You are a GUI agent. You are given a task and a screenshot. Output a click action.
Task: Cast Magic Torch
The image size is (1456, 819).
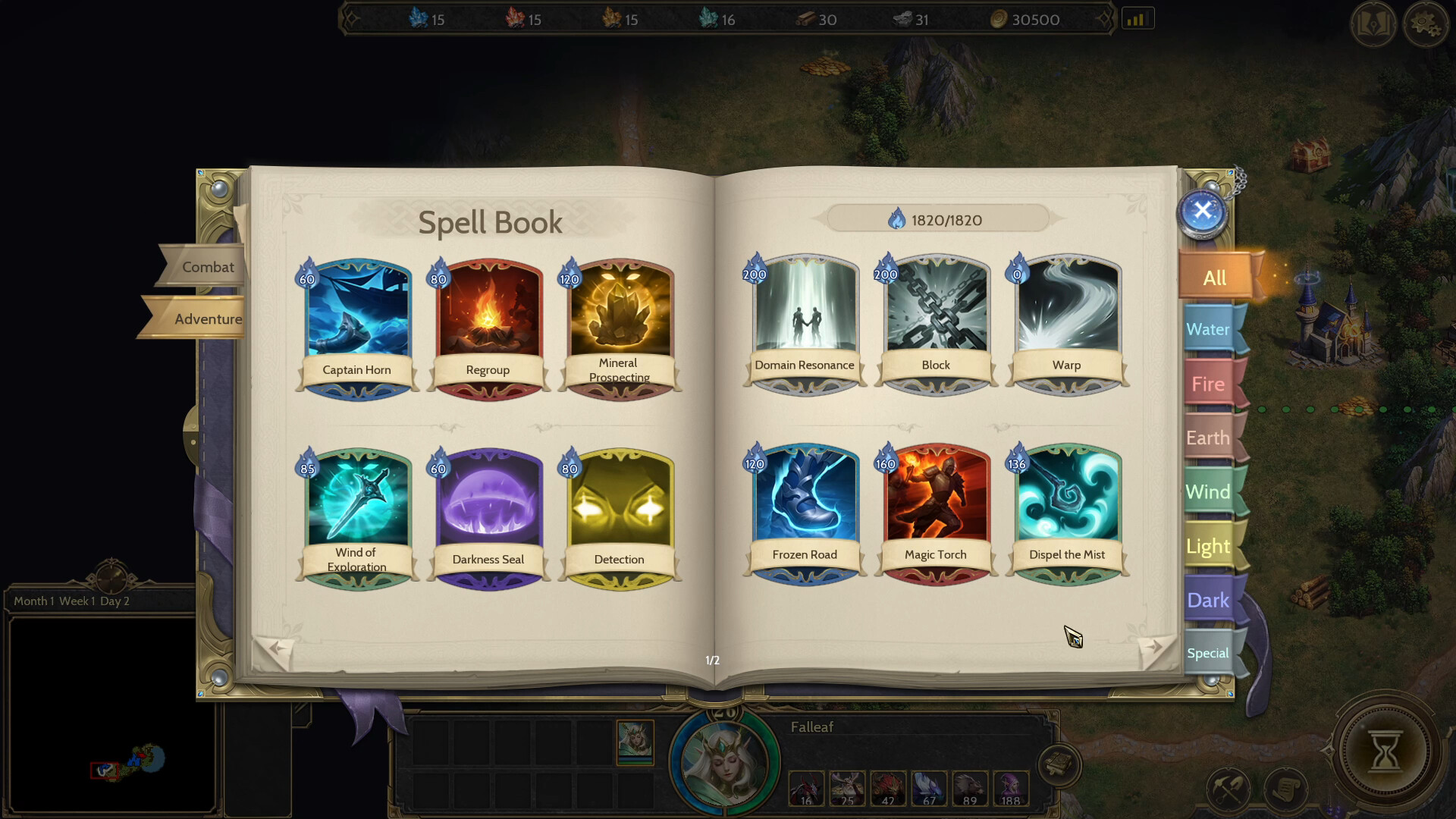935,508
